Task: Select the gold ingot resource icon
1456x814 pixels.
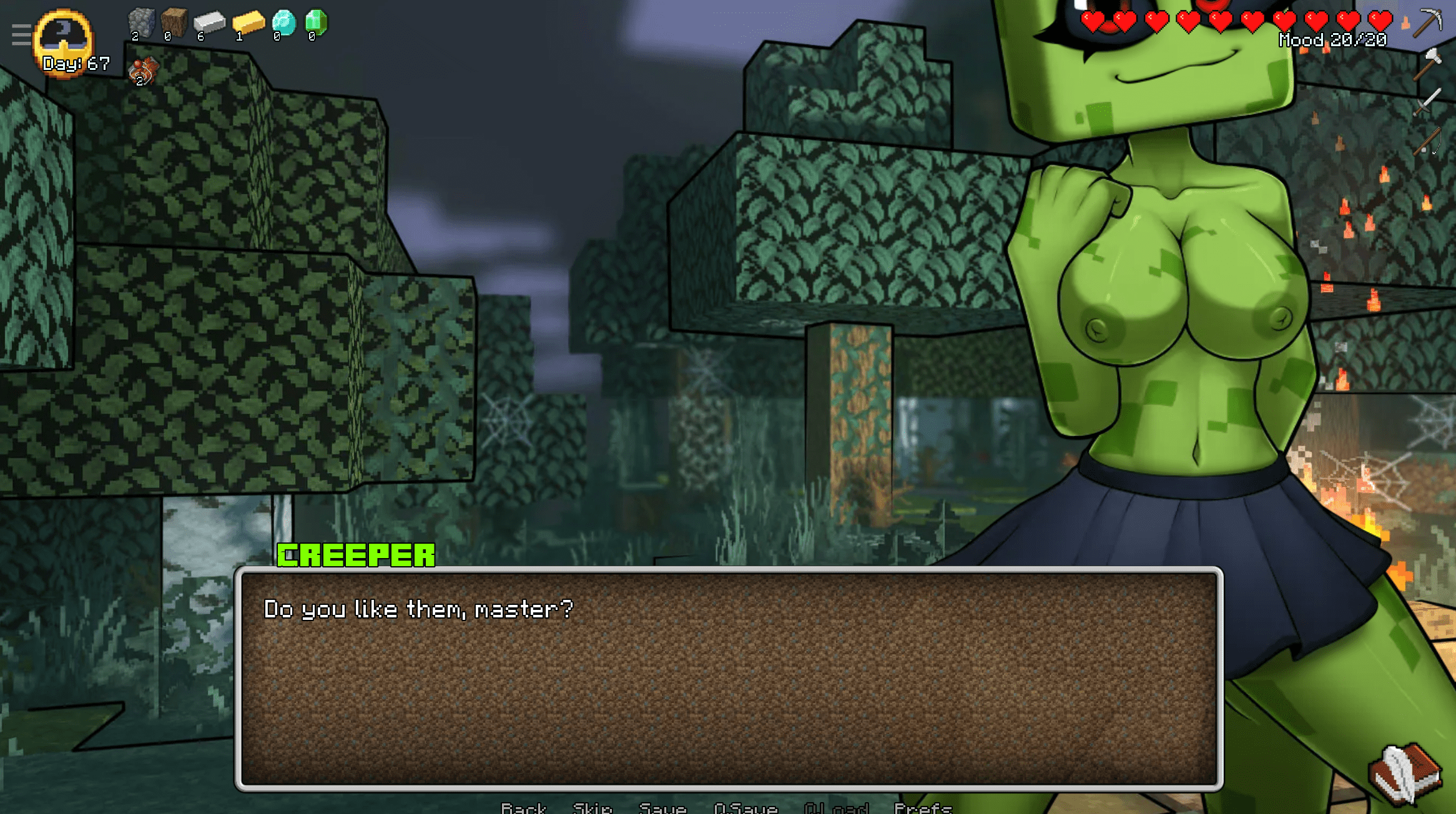Action: 248,23
